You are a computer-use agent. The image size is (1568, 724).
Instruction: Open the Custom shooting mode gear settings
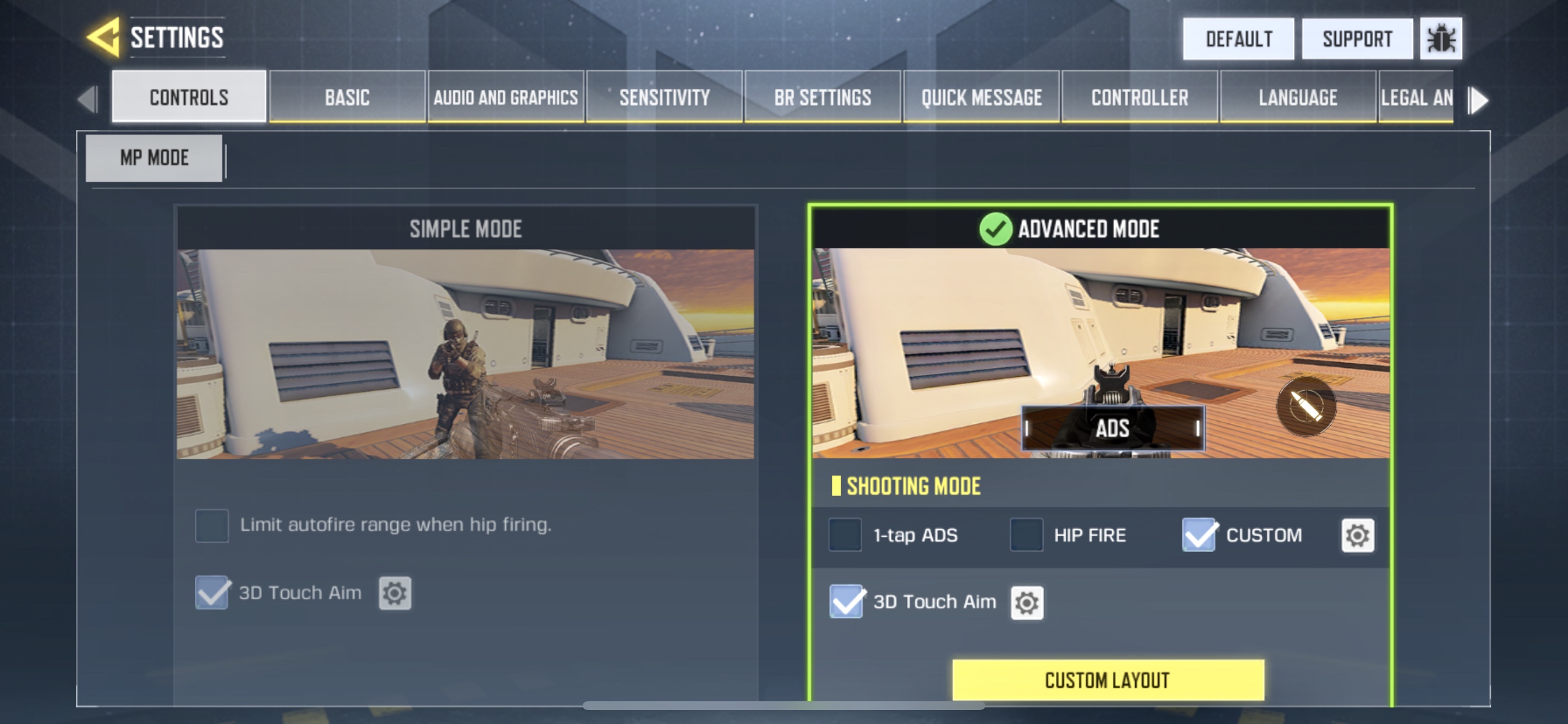pyautogui.click(x=1357, y=535)
